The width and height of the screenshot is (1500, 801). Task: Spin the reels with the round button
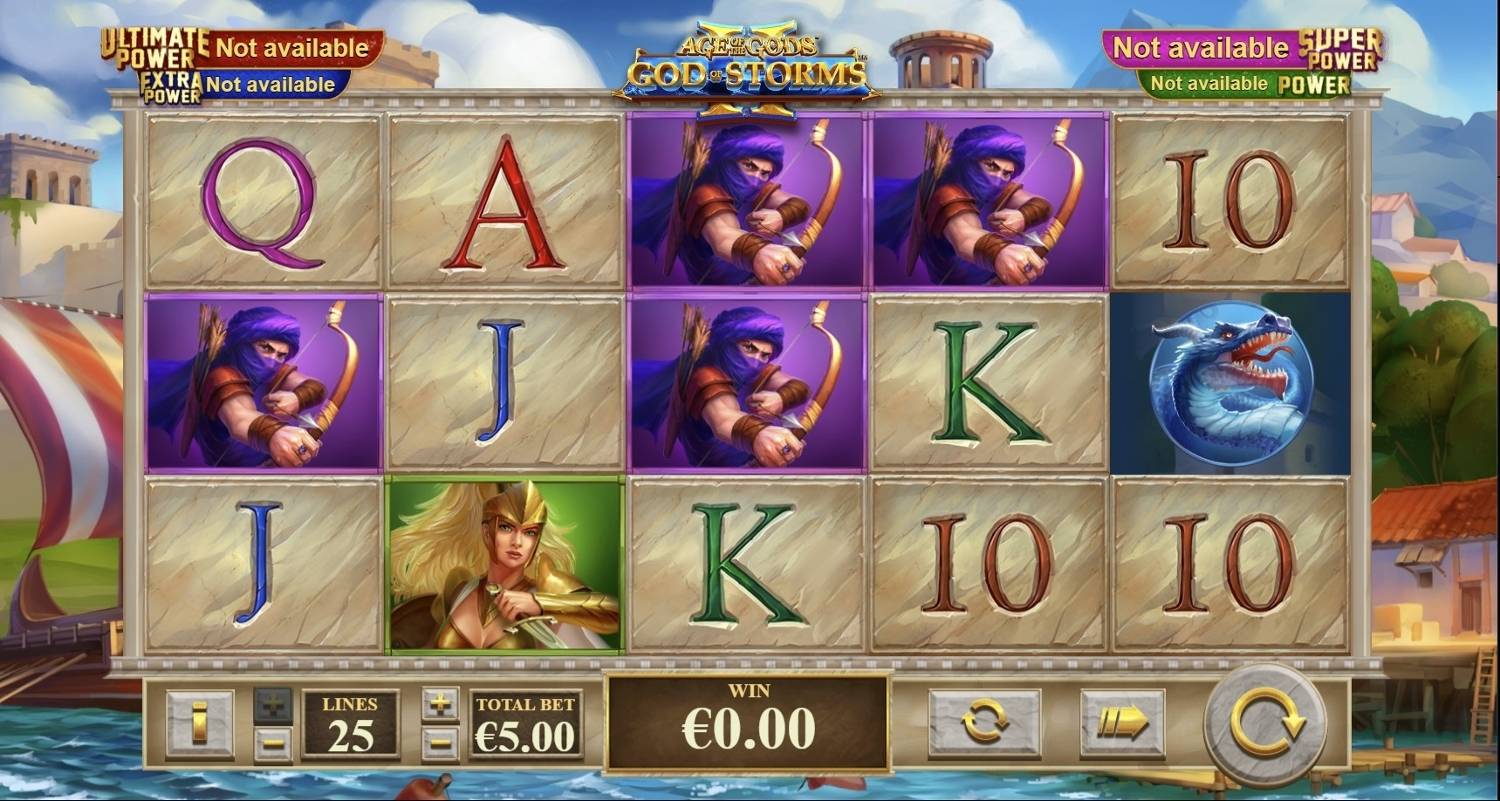point(1266,723)
